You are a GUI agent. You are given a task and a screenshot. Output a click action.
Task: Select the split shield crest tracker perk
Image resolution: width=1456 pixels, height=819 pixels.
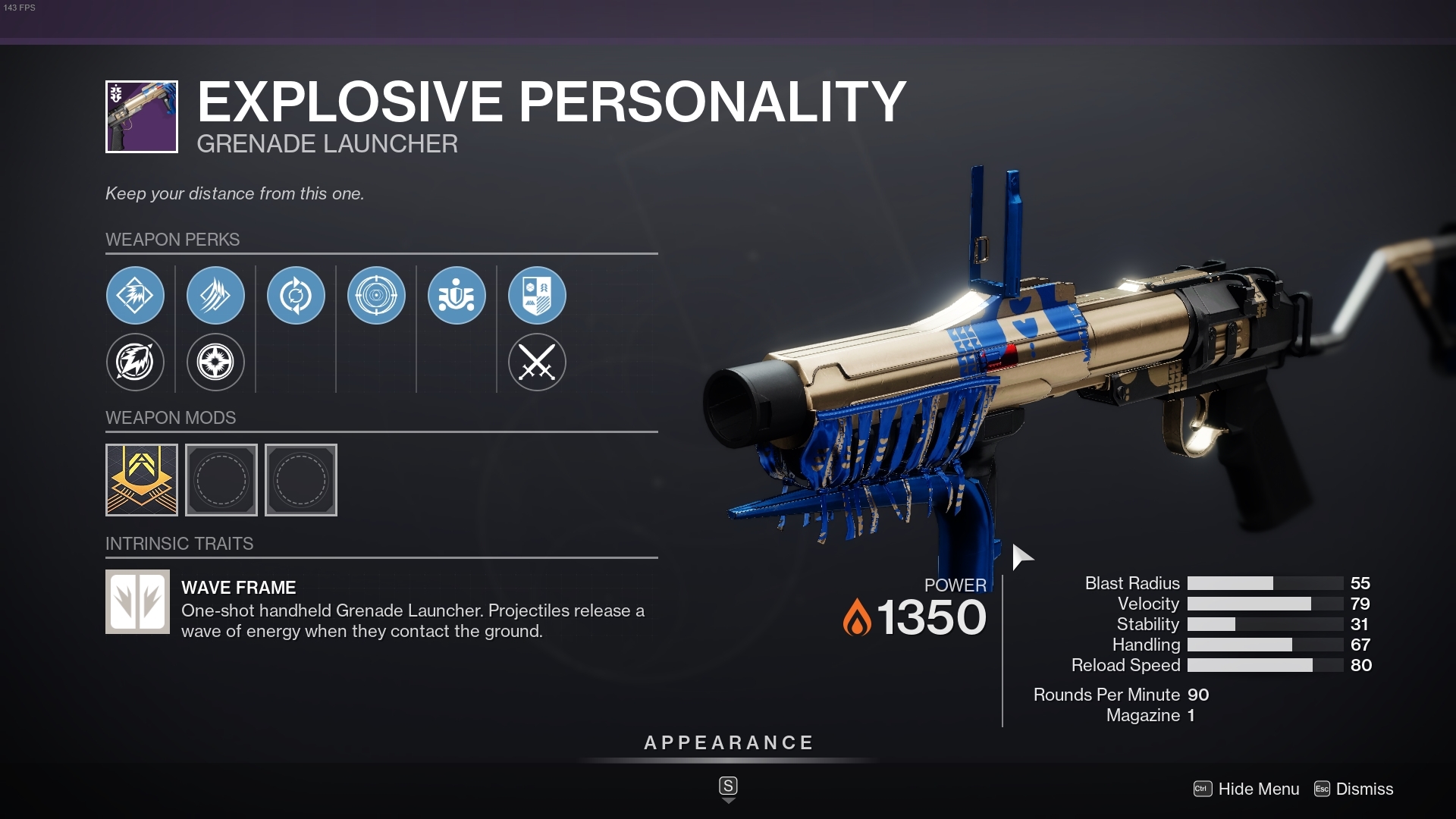tap(537, 296)
